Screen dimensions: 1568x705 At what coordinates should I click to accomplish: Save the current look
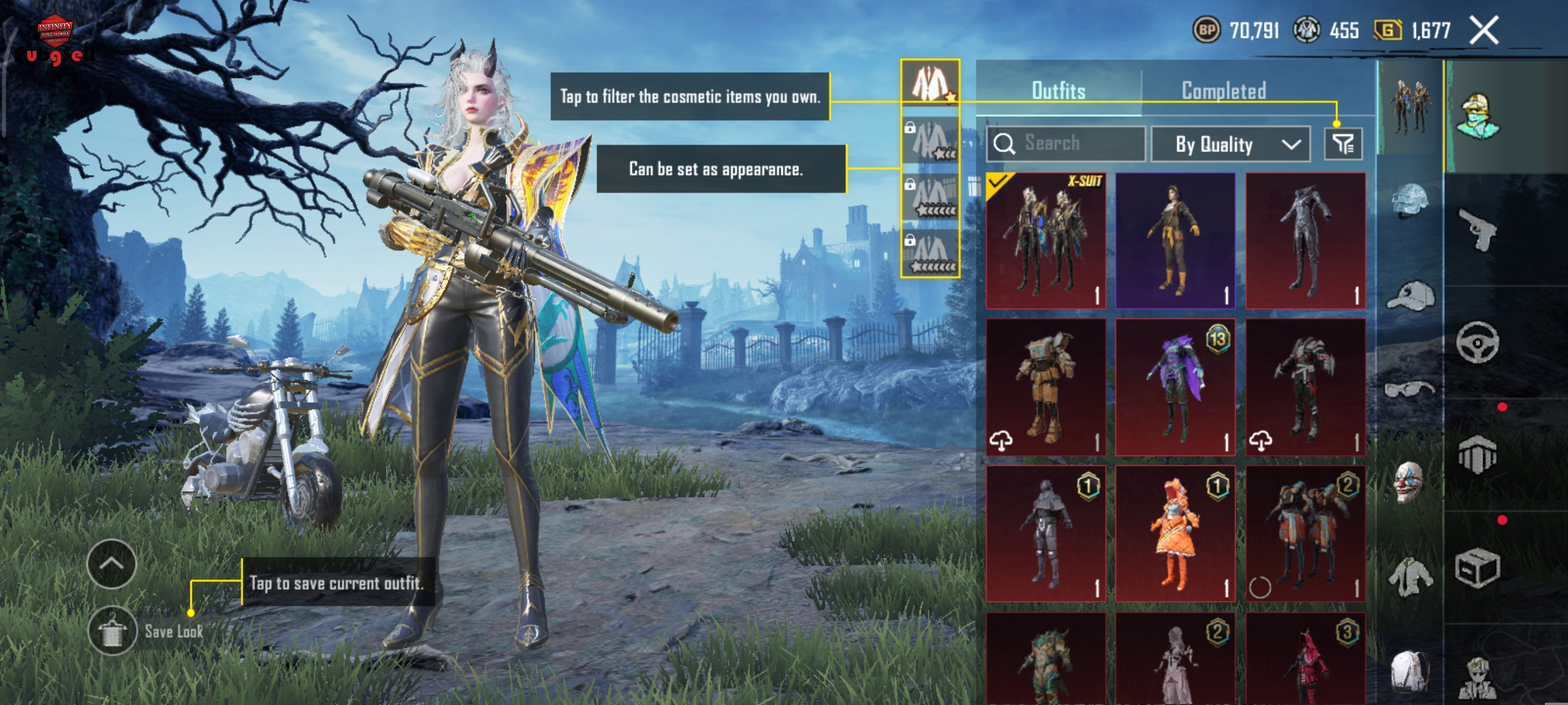[113, 631]
